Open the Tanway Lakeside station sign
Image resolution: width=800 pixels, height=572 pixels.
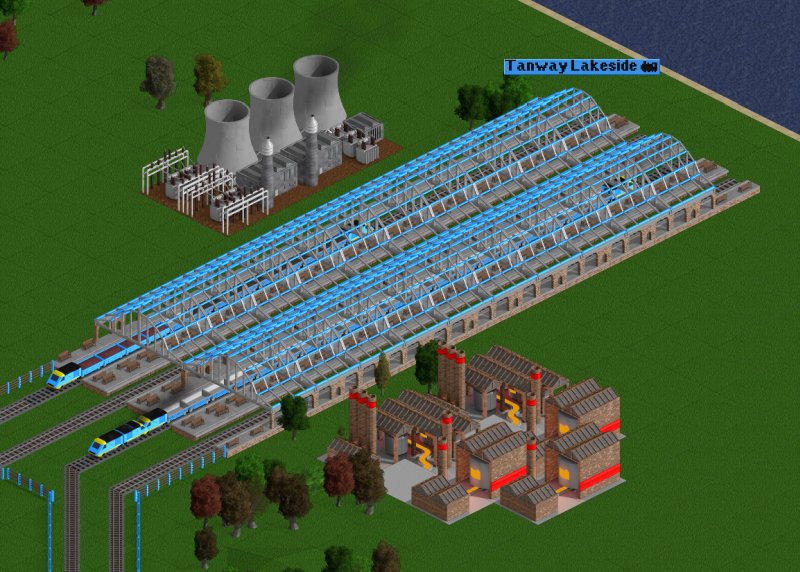pos(580,67)
